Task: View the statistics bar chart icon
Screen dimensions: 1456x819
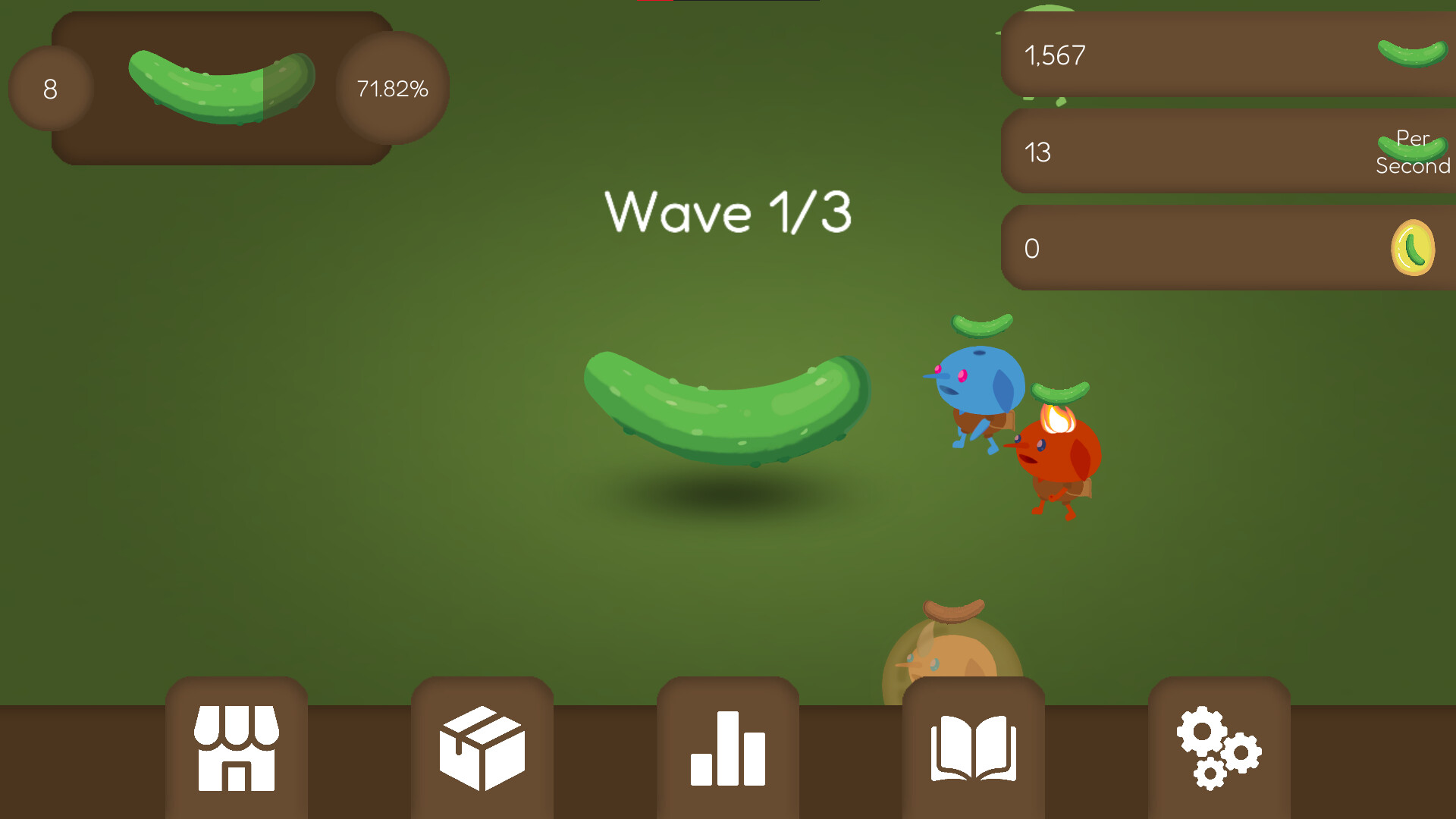Action: click(728, 747)
